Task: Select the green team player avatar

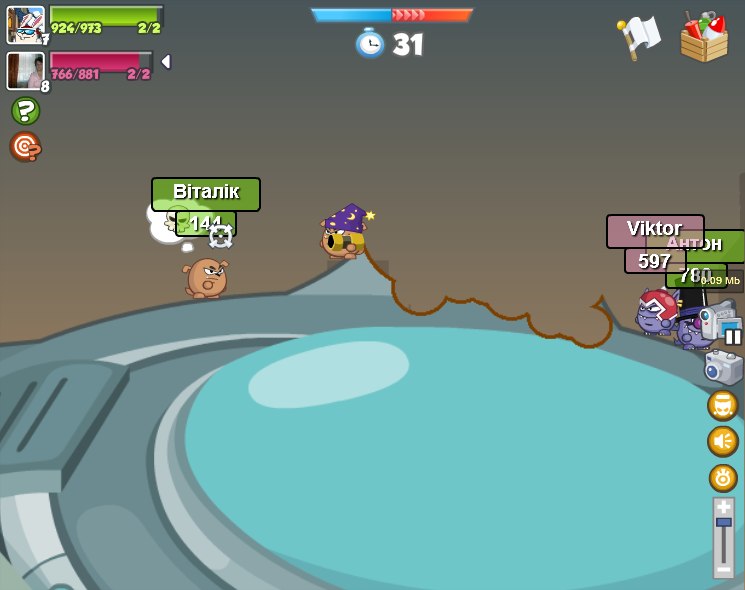Action: pyautogui.click(x=25, y=24)
